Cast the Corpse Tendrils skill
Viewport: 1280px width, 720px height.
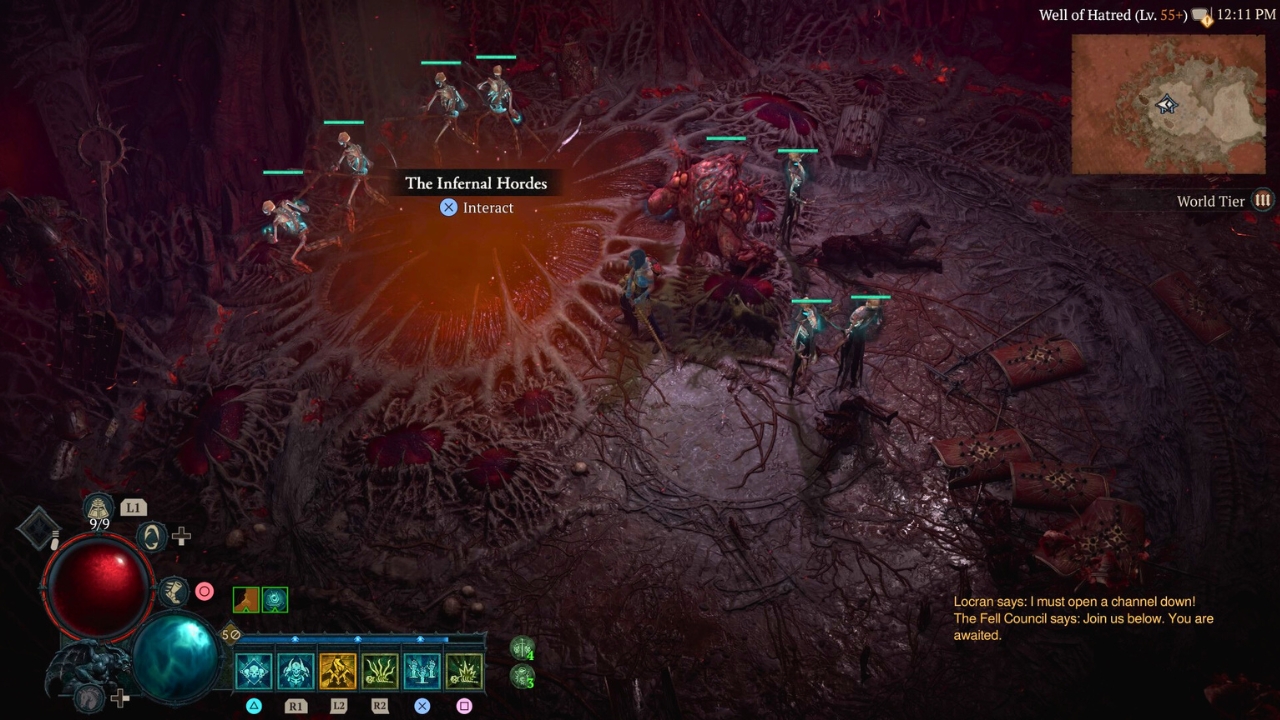coord(380,671)
